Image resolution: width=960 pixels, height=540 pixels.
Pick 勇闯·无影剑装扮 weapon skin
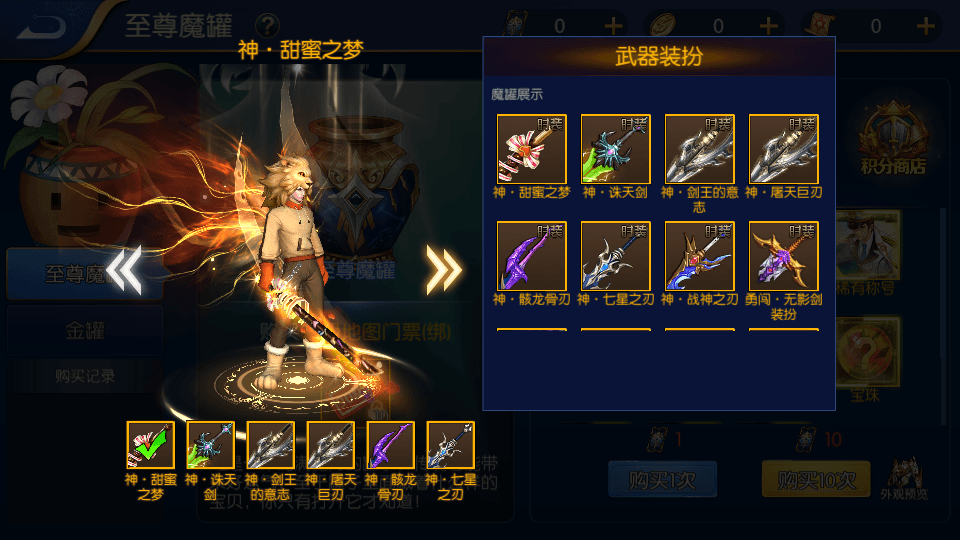click(x=784, y=256)
